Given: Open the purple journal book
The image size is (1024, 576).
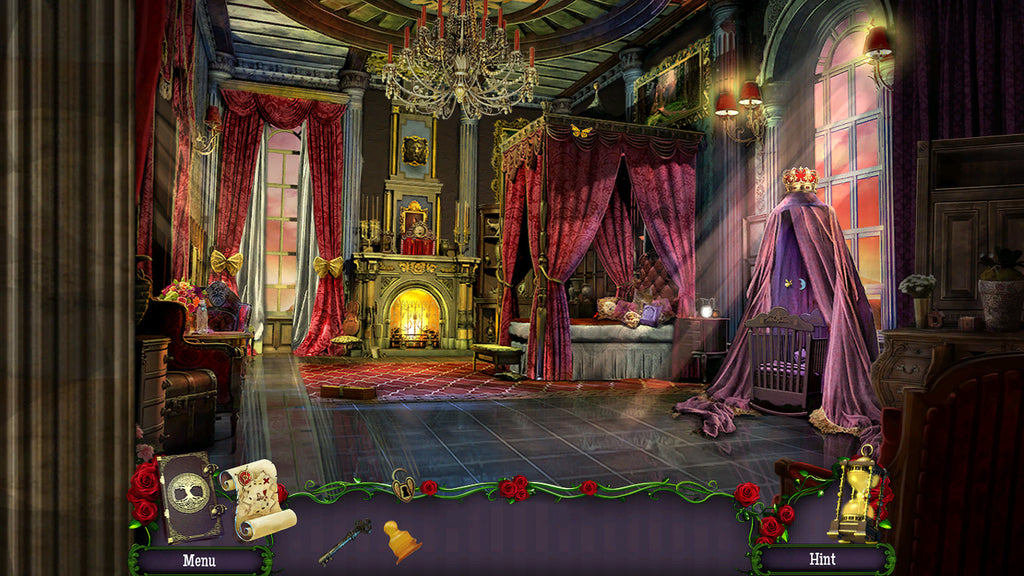Looking at the screenshot, I should coord(189,496).
